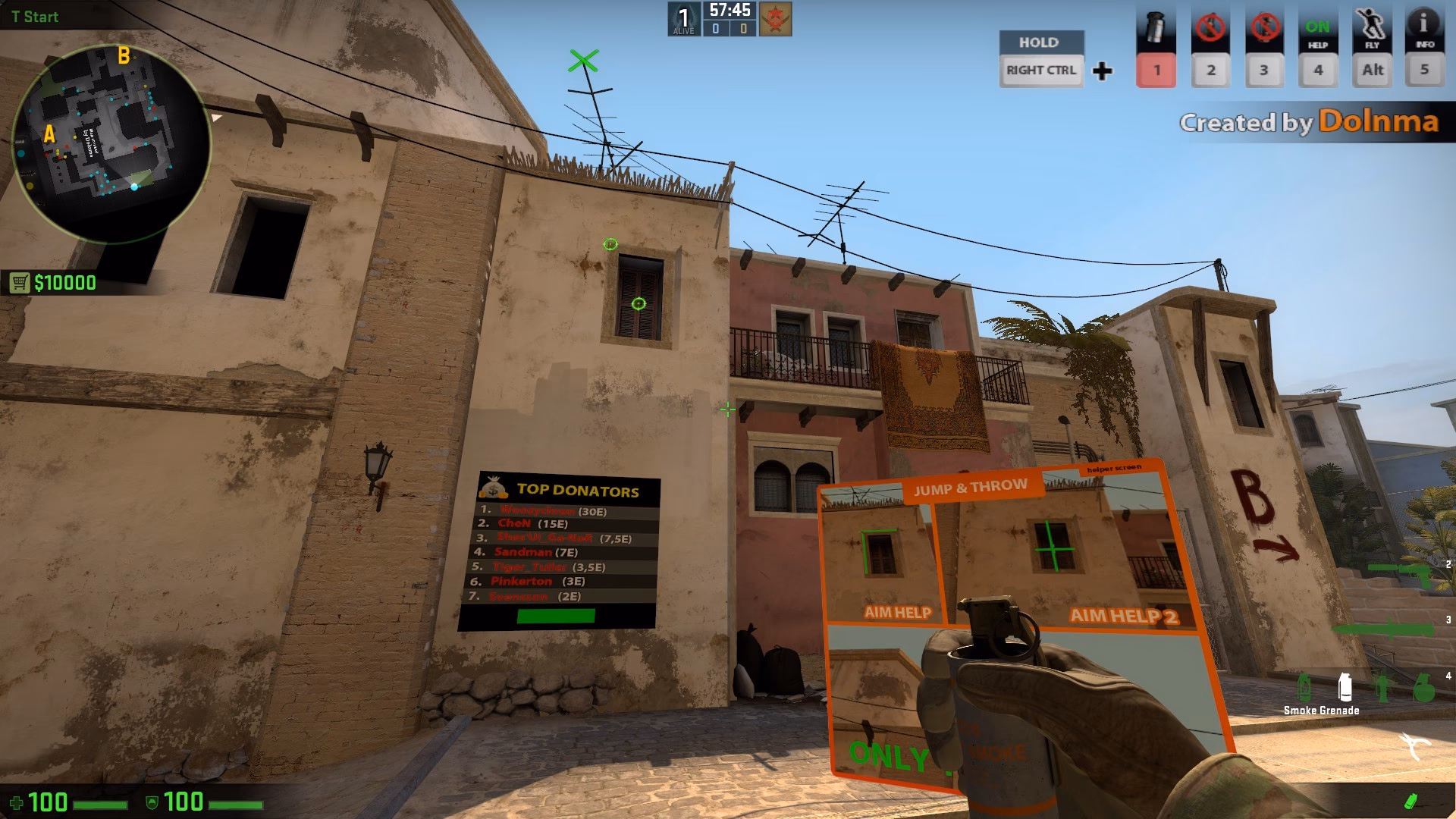
Task: Expand the HOLD RIGHT CTRL key bind panel
Action: [1042, 57]
